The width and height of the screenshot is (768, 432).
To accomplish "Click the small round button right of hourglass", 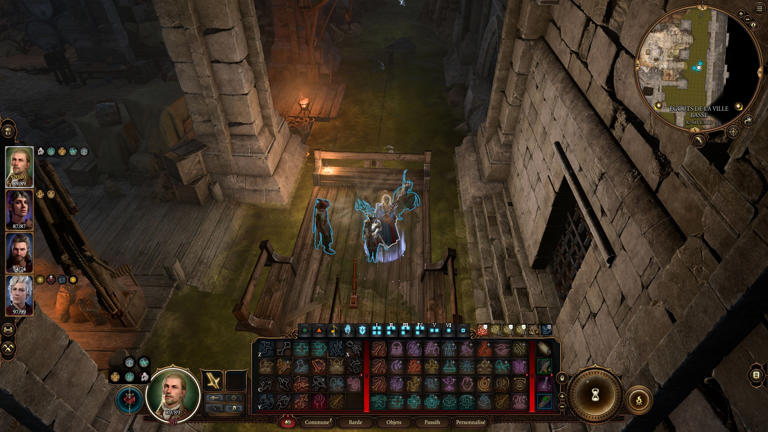I will pyautogui.click(x=639, y=401).
